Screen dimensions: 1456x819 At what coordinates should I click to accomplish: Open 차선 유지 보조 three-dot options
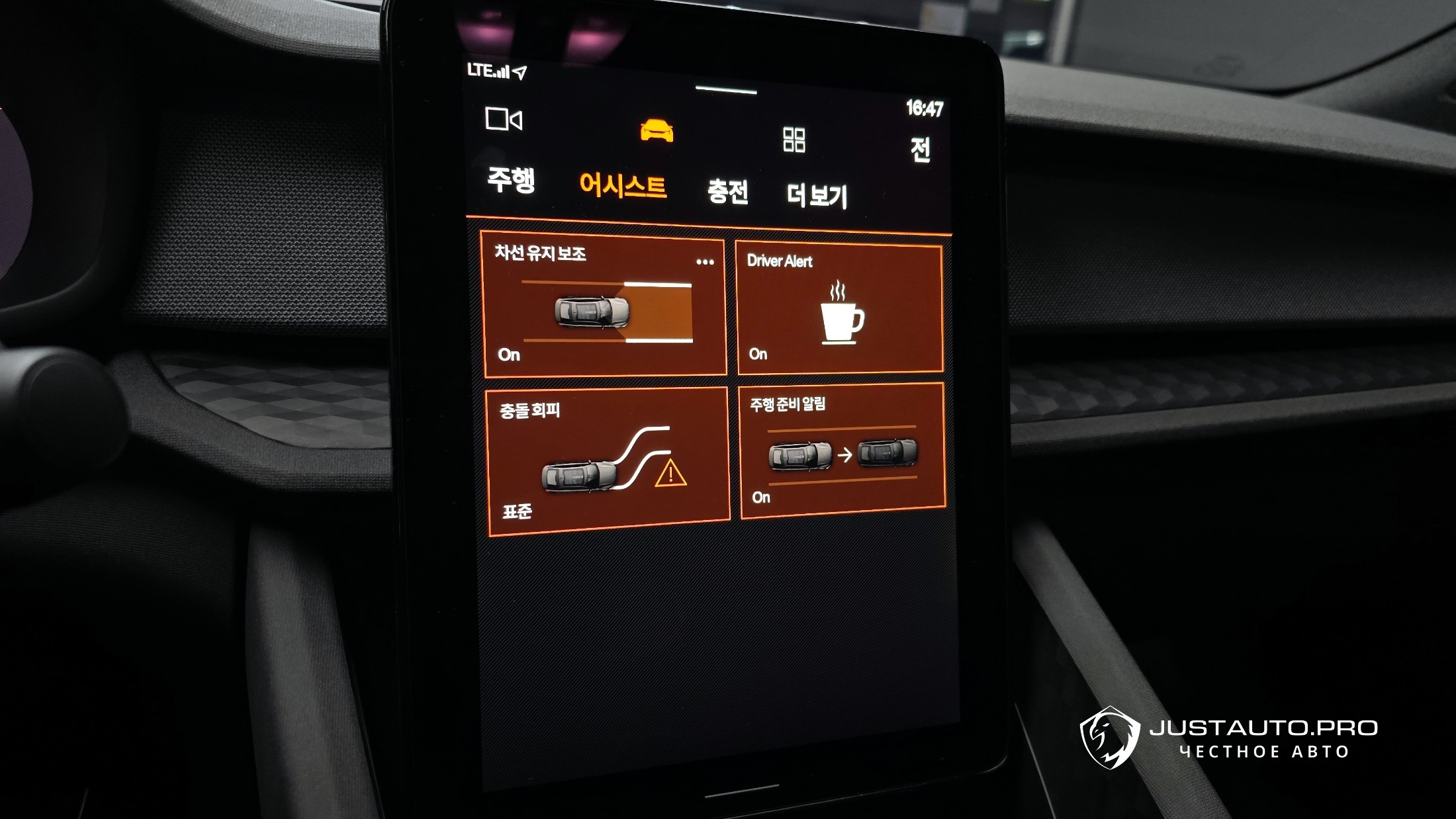705,262
